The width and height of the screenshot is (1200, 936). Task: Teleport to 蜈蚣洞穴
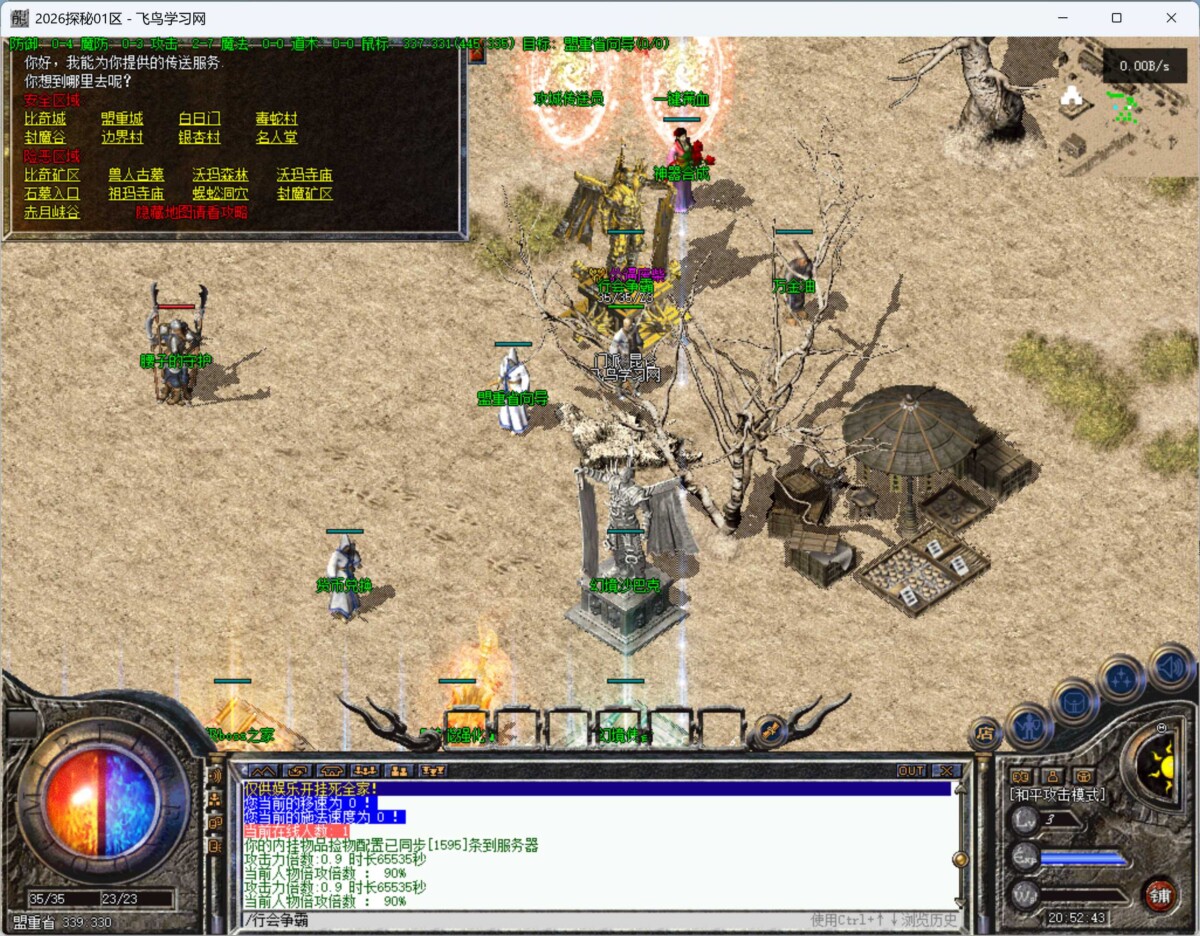click(x=220, y=194)
